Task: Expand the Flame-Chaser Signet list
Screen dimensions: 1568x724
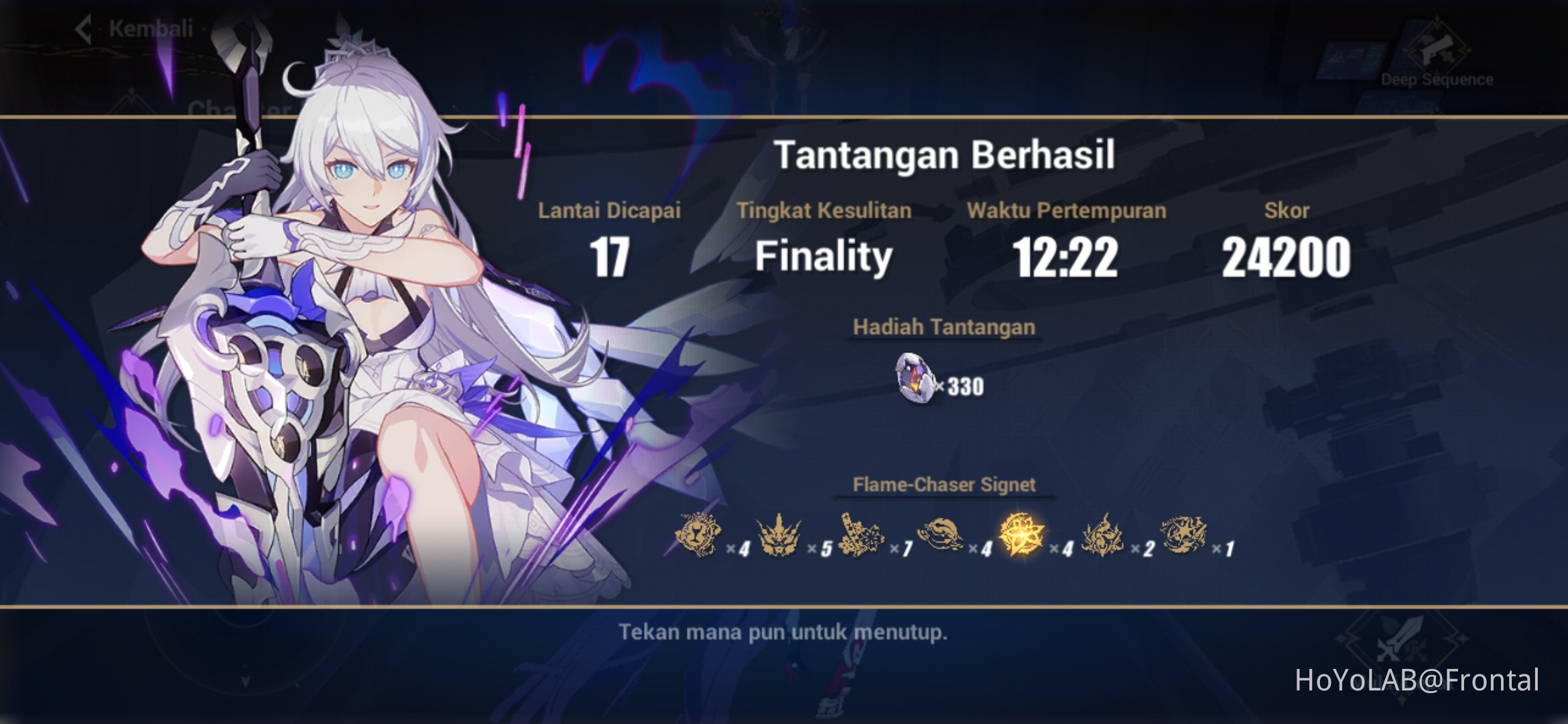Action: tap(944, 484)
